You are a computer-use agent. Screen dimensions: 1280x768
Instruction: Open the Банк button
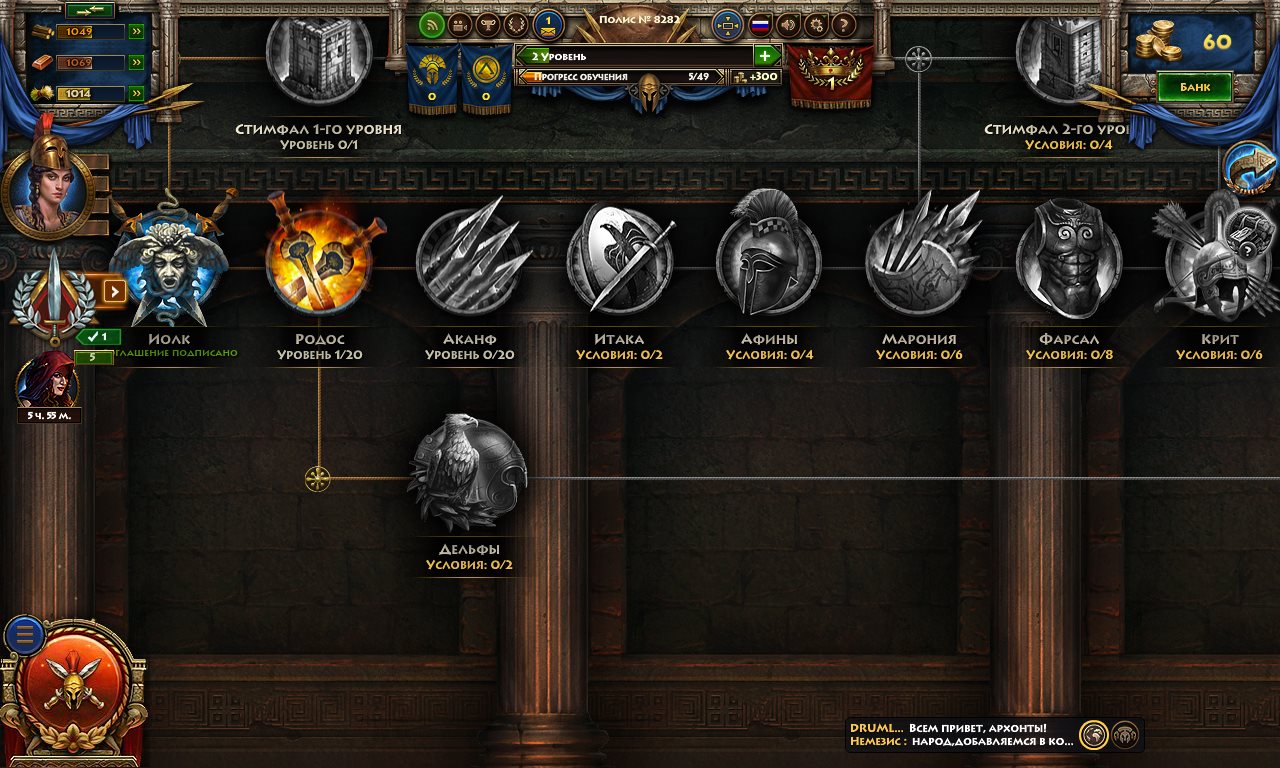coord(1194,87)
